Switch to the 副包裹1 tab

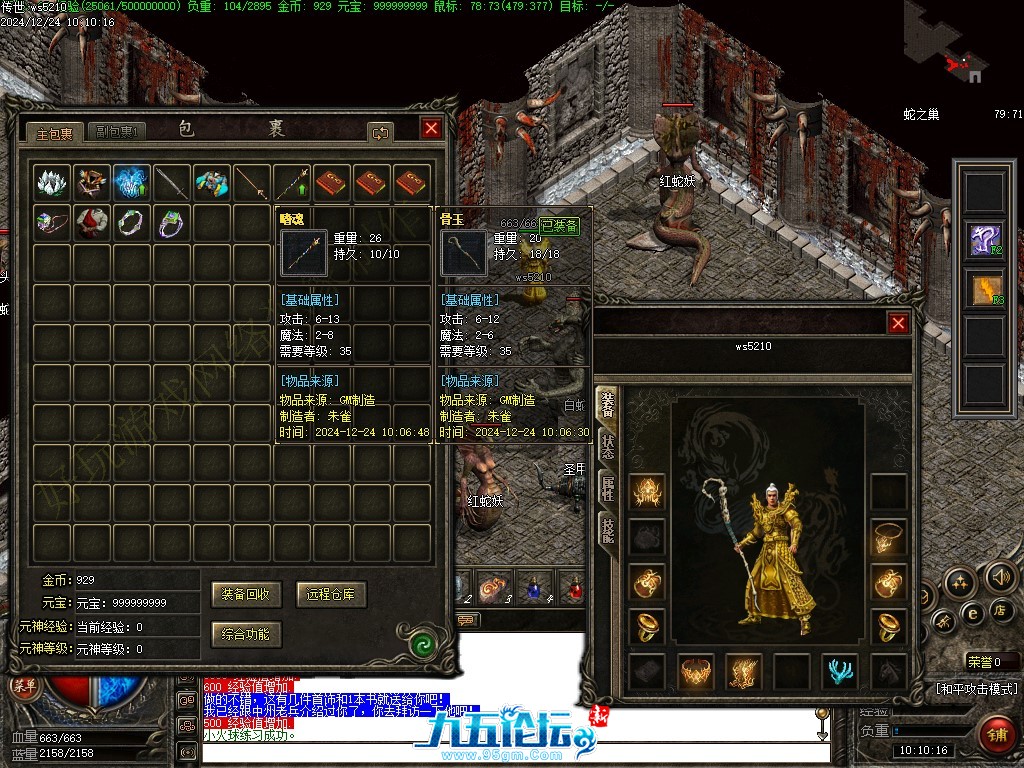(x=117, y=132)
